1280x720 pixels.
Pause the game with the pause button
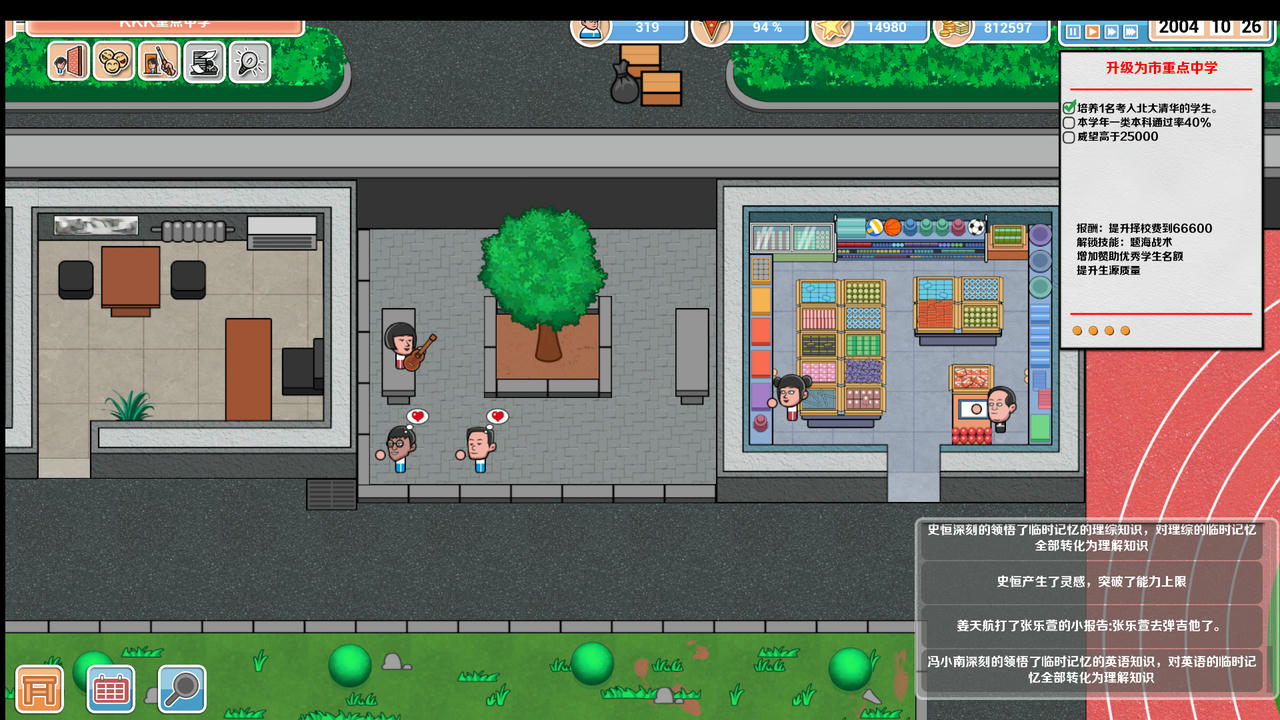point(1073,30)
